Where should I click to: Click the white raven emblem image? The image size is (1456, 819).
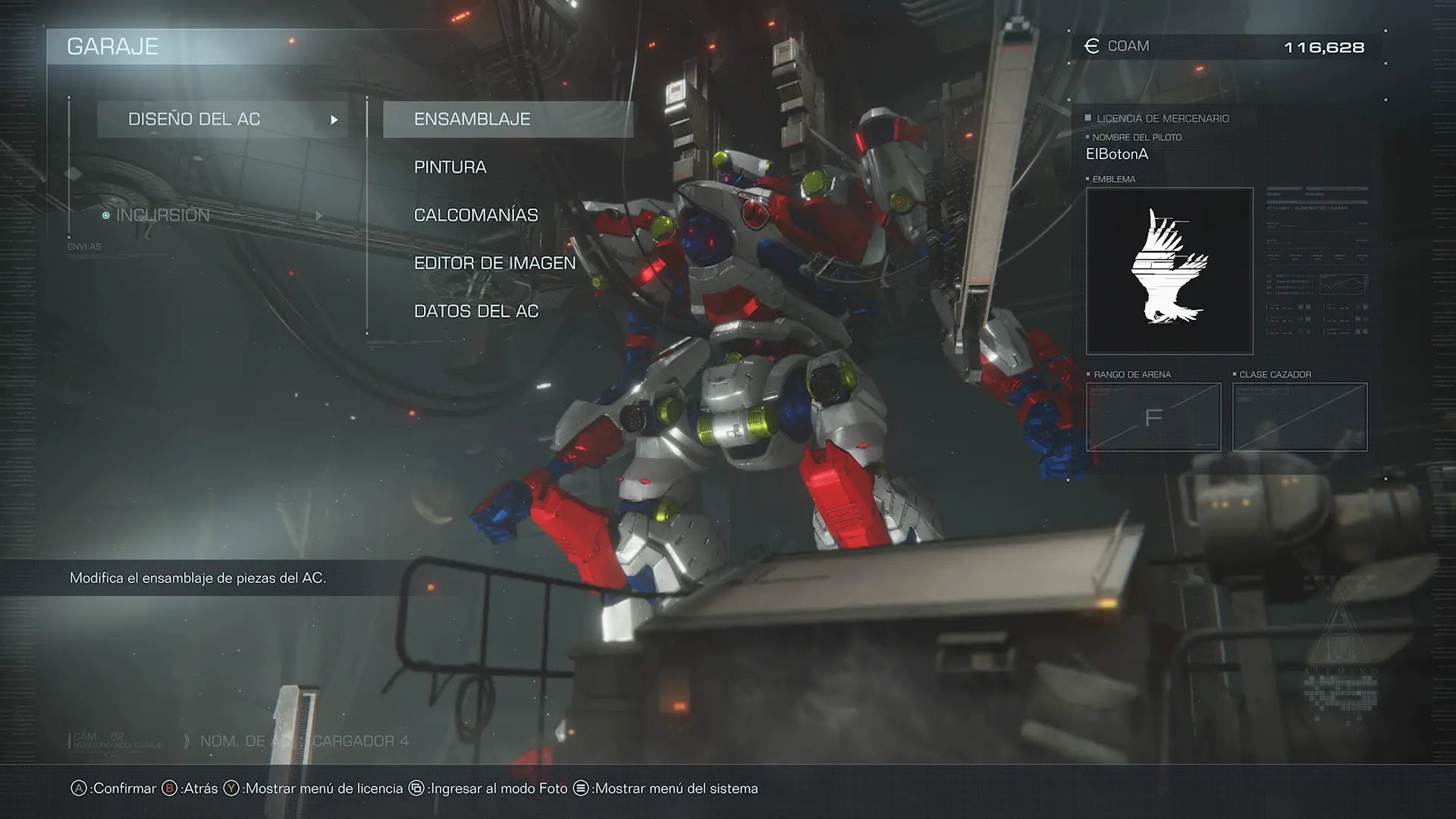(x=1169, y=271)
